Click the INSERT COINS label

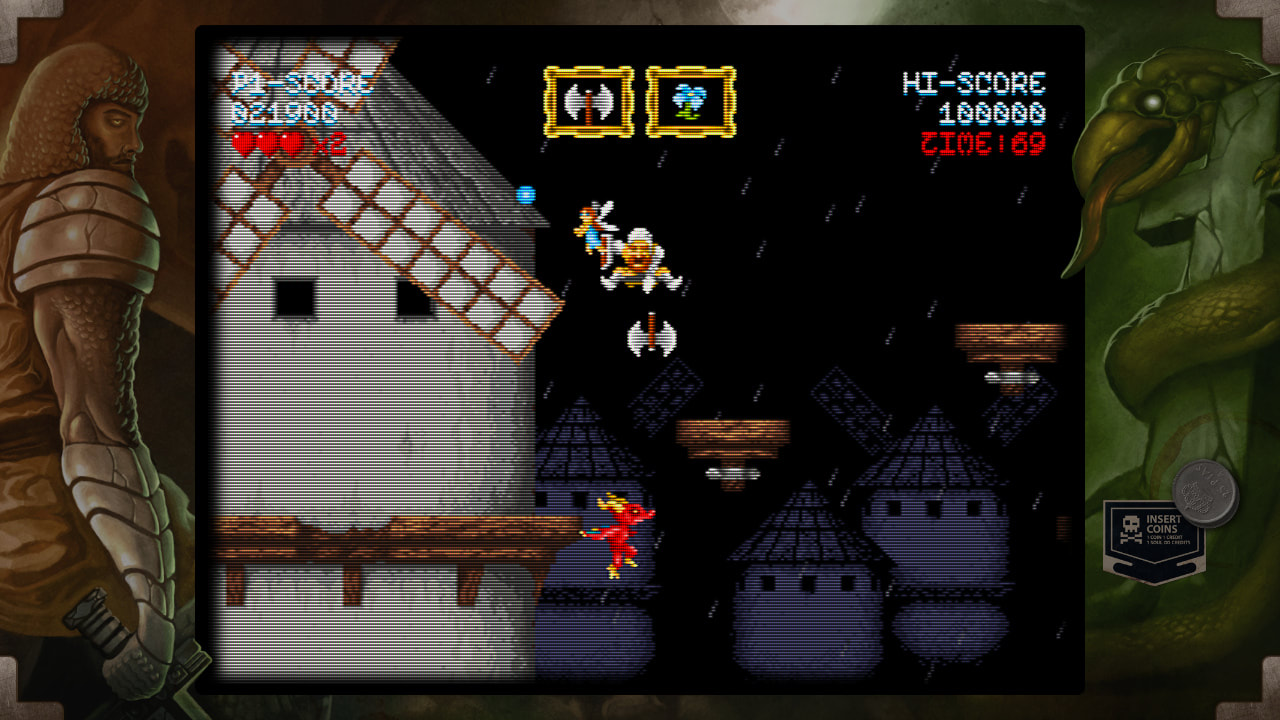pos(1164,522)
